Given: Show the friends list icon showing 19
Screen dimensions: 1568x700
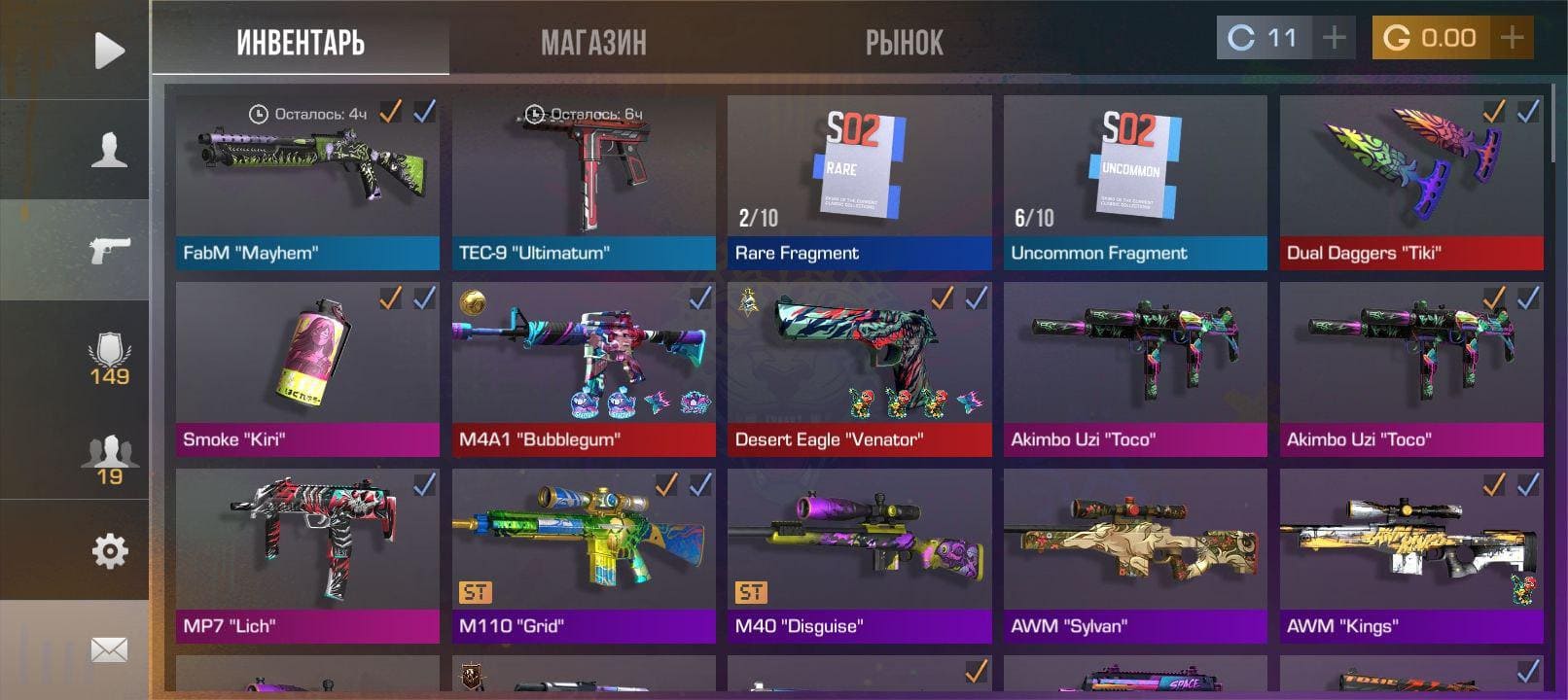Looking at the screenshot, I should tap(109, 459).
